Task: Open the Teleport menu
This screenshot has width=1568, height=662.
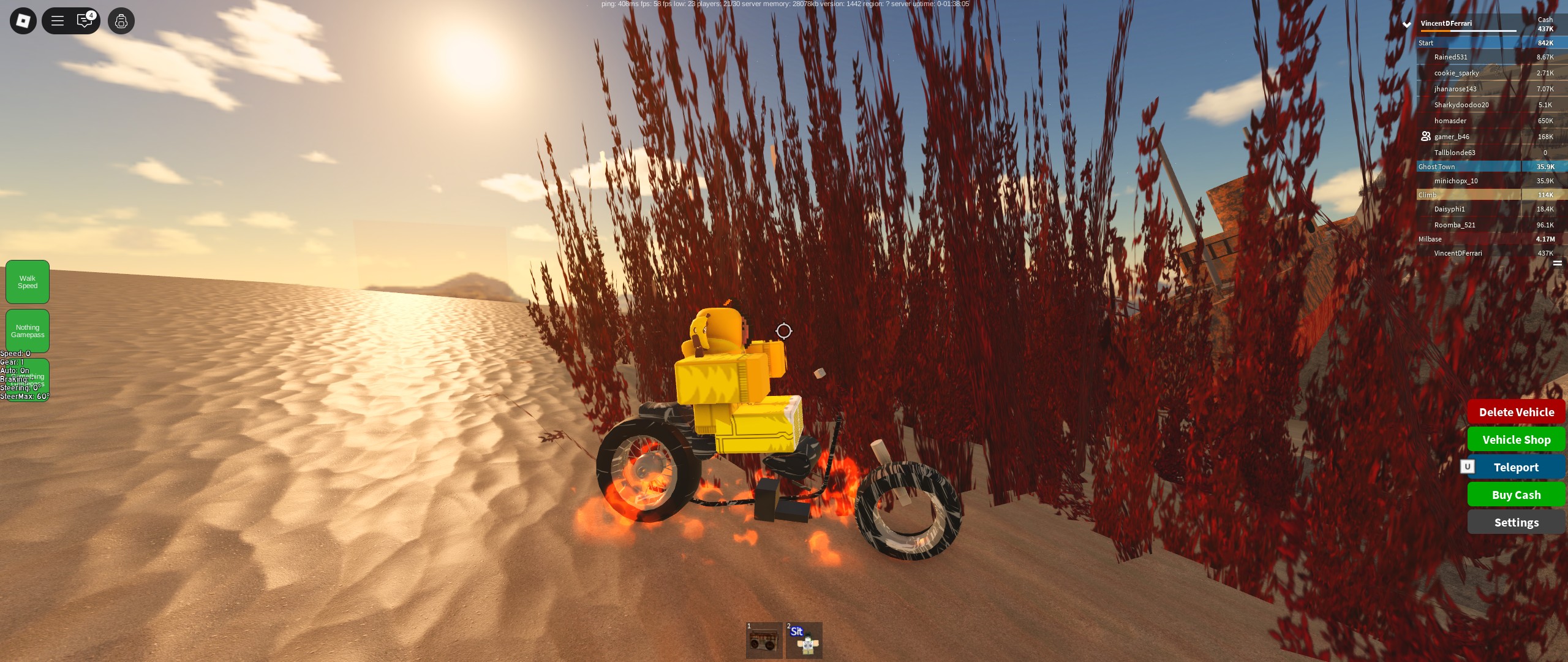Action: tap(1516, 467)
